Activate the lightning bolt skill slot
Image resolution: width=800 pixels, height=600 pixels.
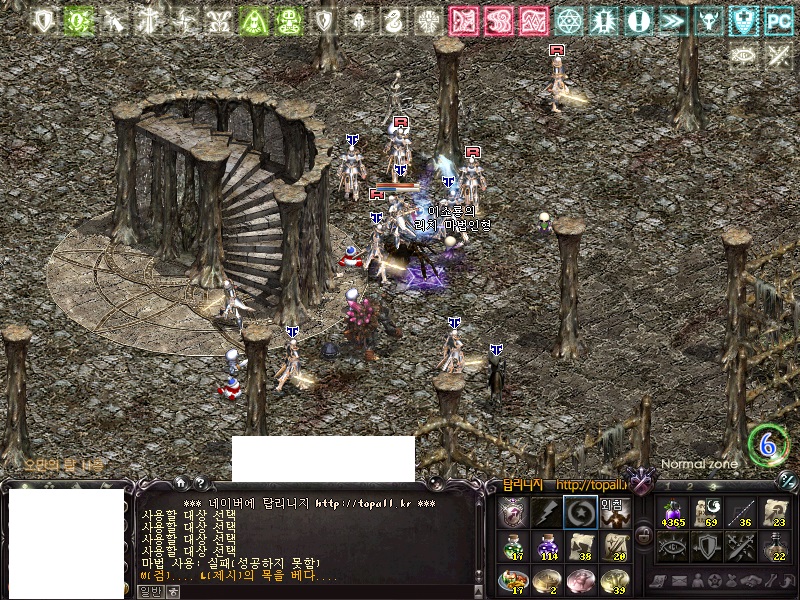coord(547,512)
